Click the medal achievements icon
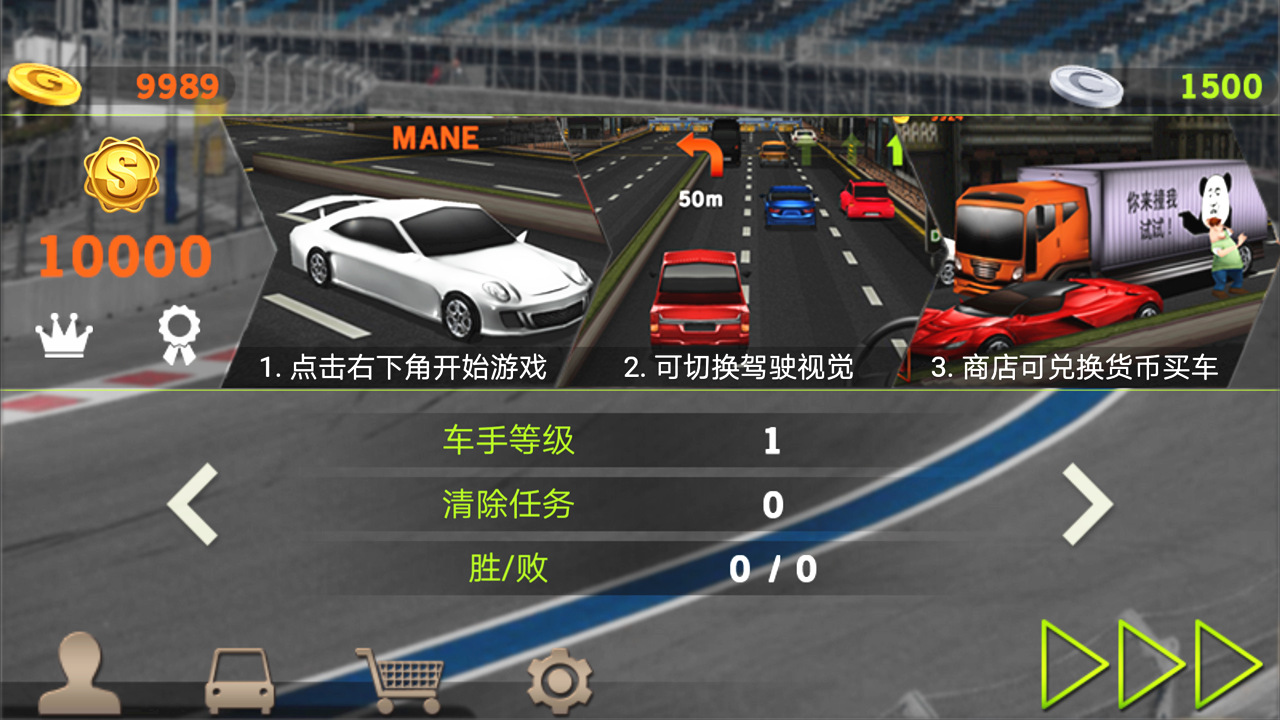1280x720 pixels. 180,335
